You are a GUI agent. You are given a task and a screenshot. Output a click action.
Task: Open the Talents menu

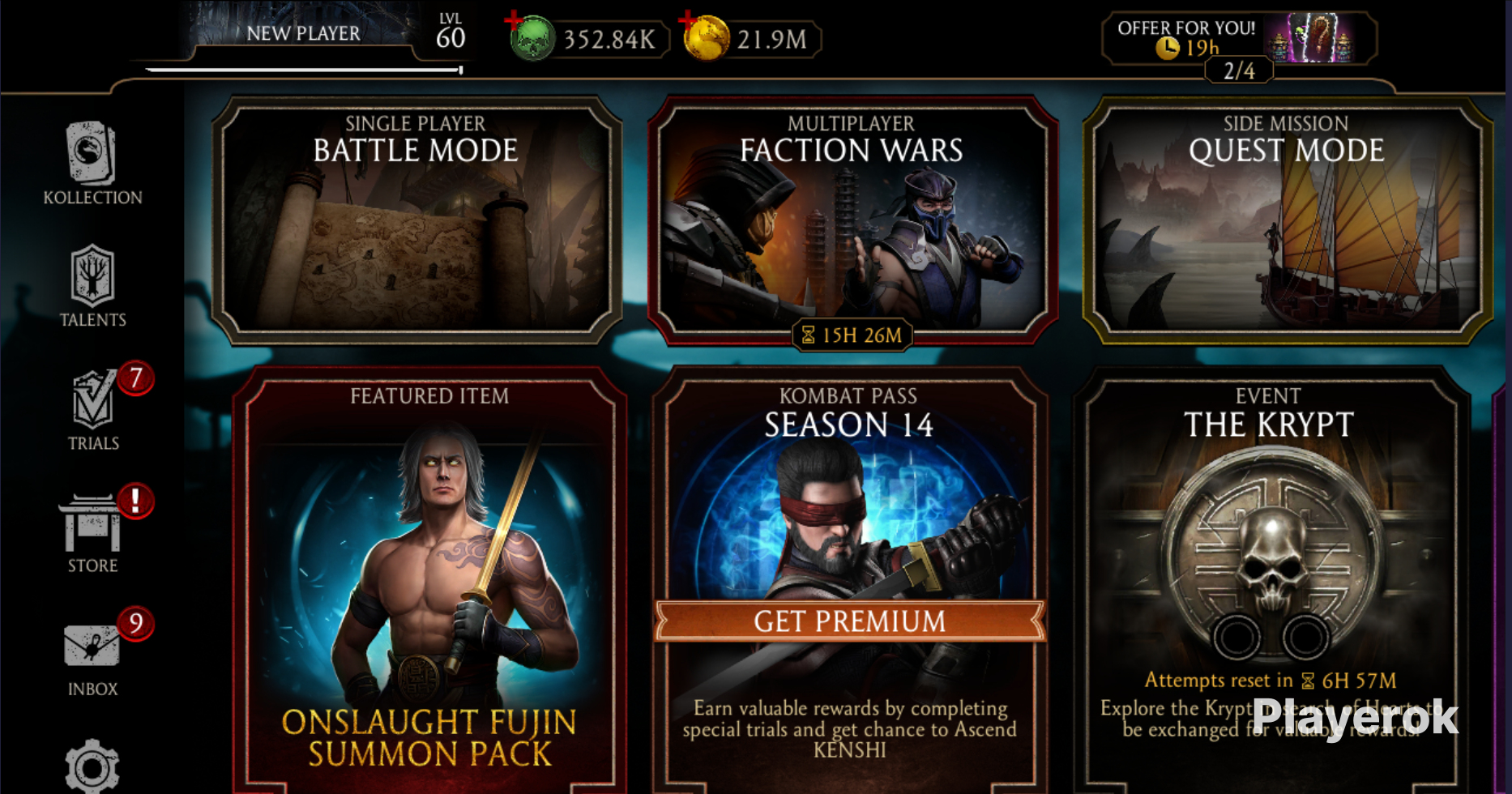pos(92,285)
